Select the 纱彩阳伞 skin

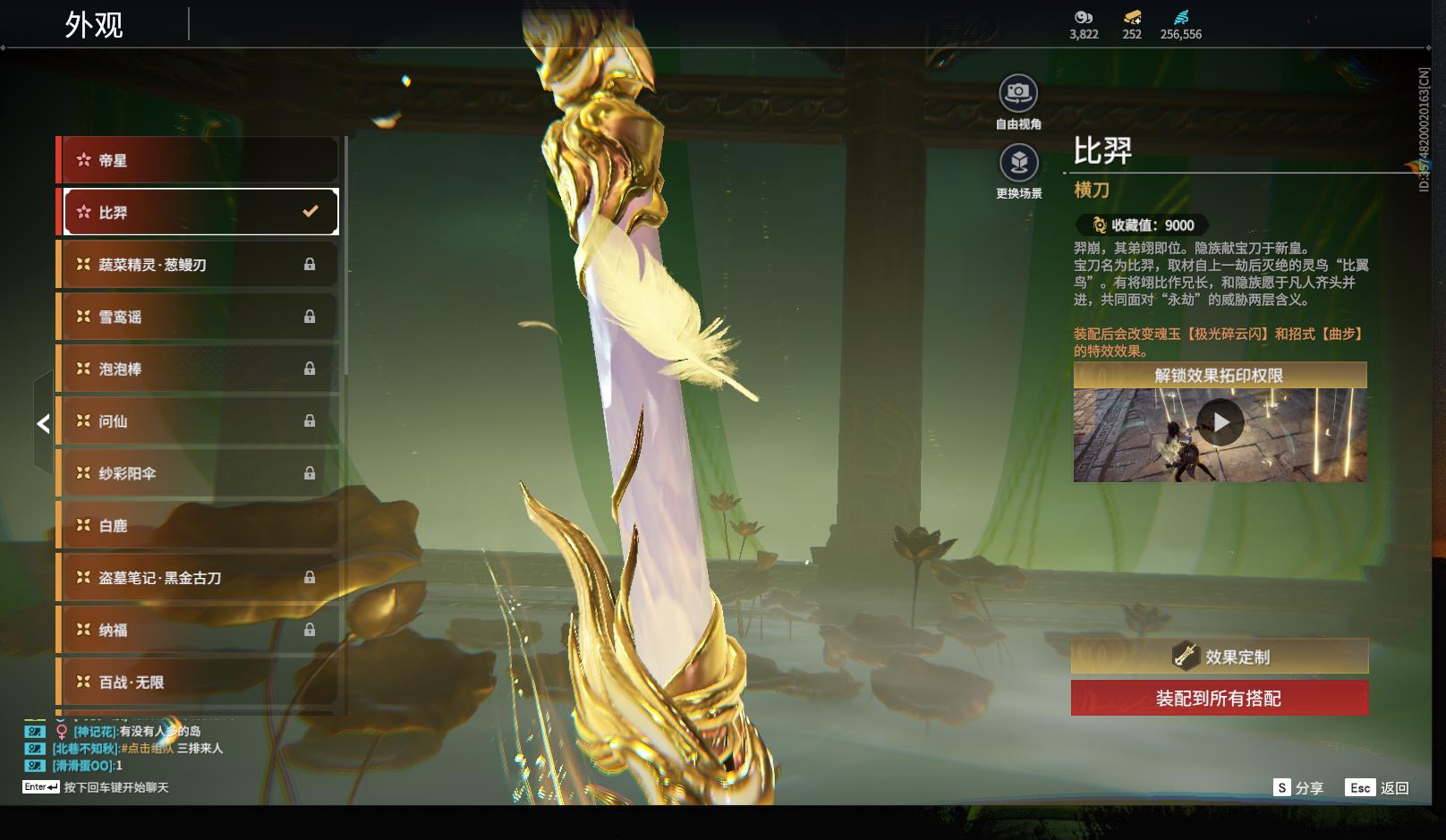[x=198, y=473]
